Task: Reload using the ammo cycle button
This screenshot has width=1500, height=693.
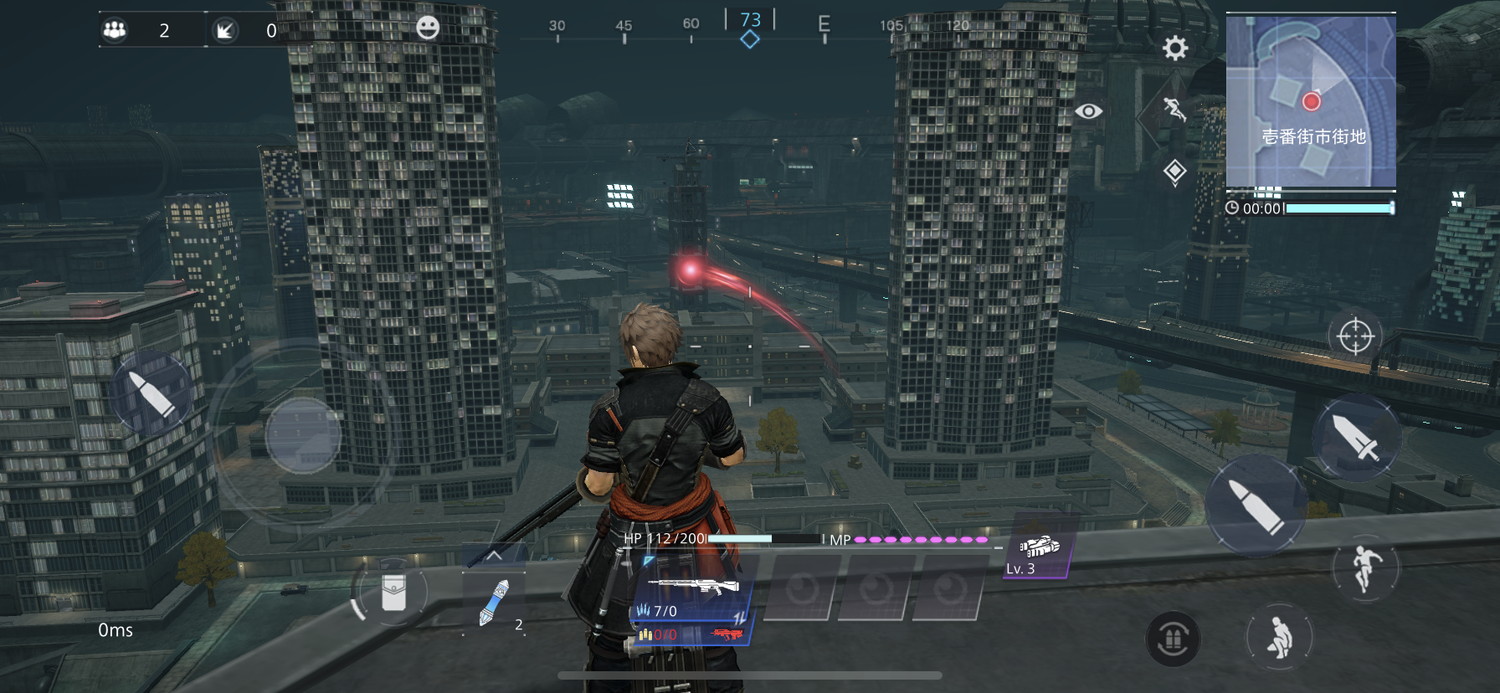Action: (x=1173, y=639)
